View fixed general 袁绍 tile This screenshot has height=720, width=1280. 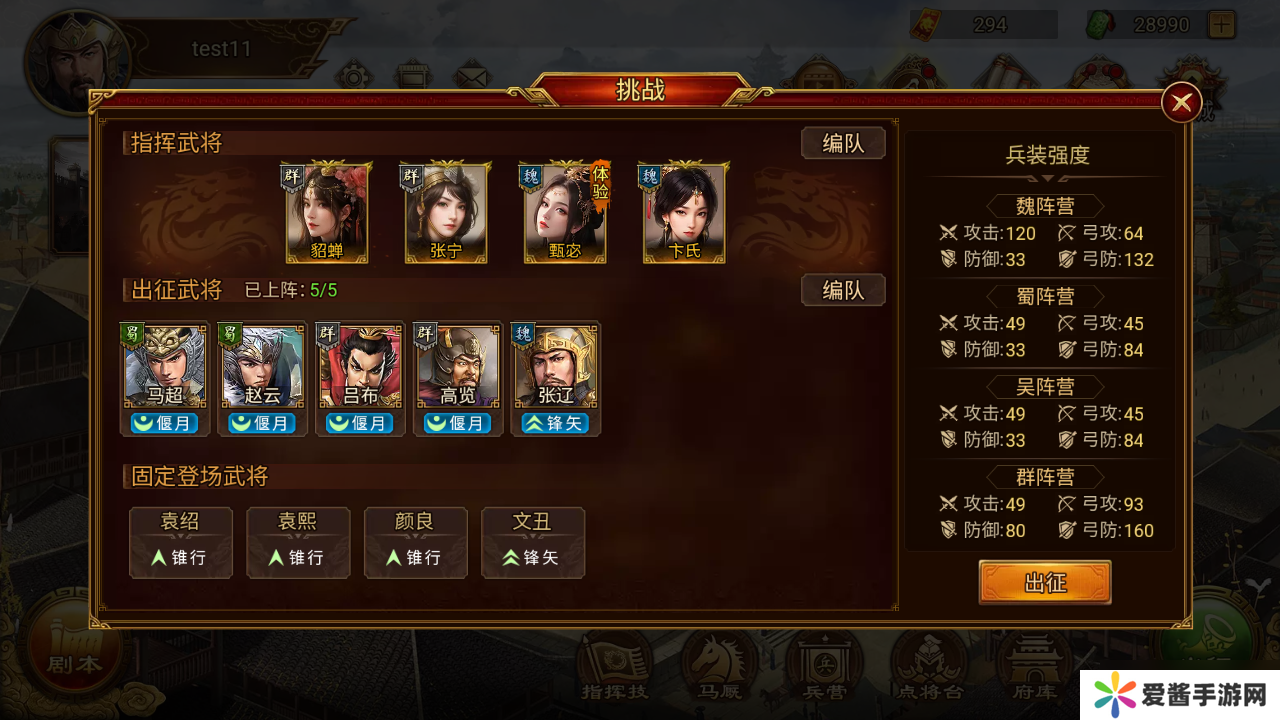(181, 542)
